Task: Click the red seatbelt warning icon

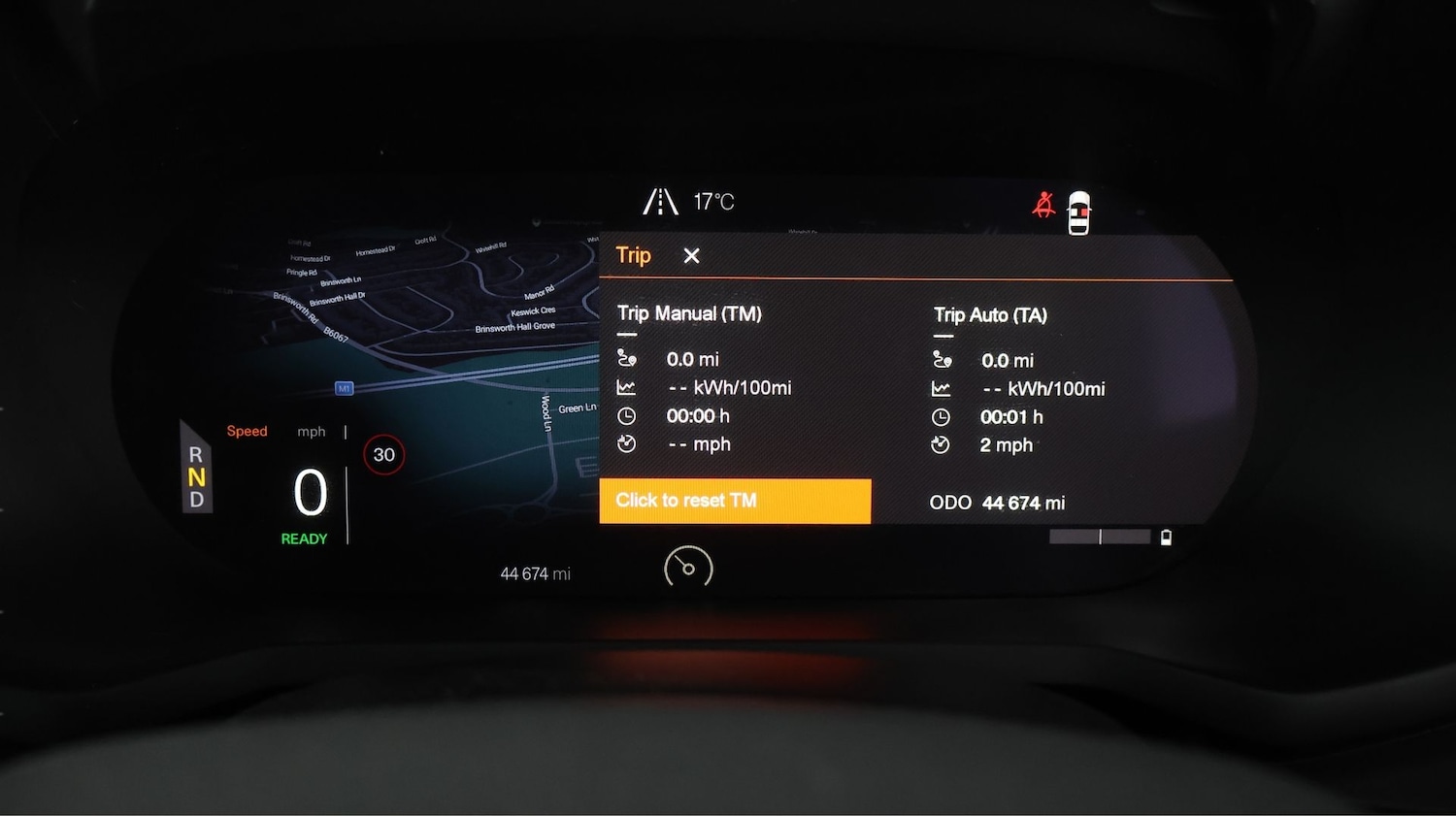Action: [x=1043, y=202]
